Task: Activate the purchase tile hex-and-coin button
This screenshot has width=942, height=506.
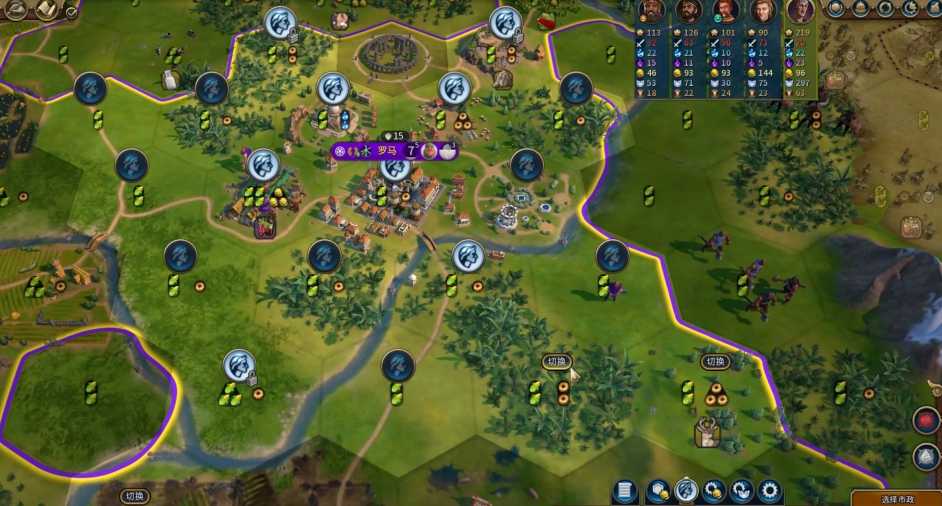Action: click(x=658, y=491)
